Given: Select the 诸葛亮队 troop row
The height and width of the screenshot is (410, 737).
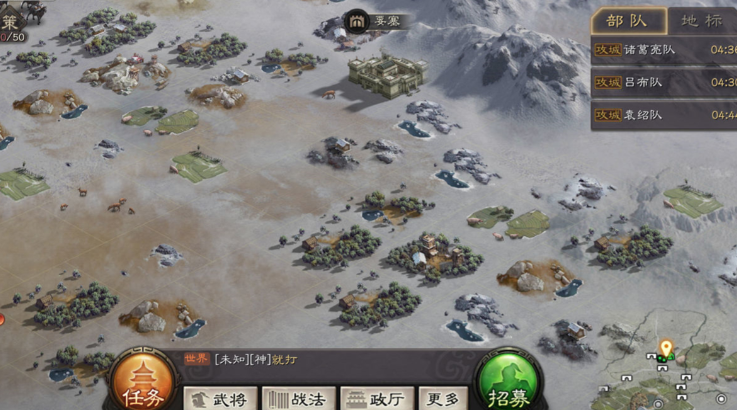Looking at the screenshot, I should pyautogui.click(x=664, y=49).
